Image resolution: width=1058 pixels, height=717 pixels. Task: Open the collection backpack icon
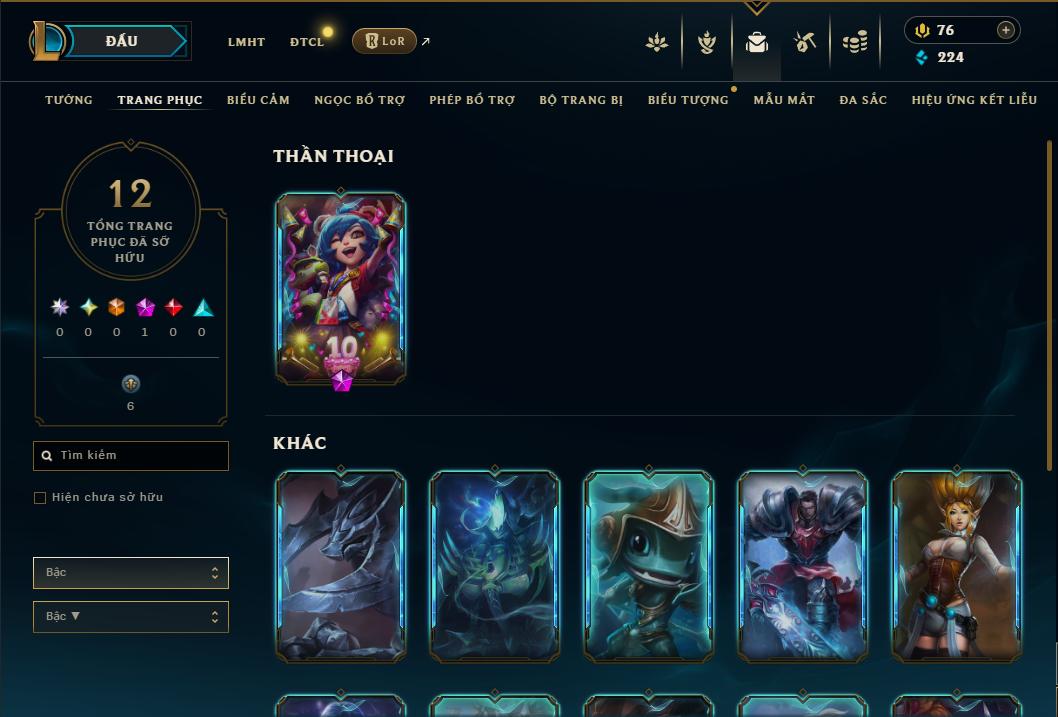pyautogui.click(x=757, y=42)
